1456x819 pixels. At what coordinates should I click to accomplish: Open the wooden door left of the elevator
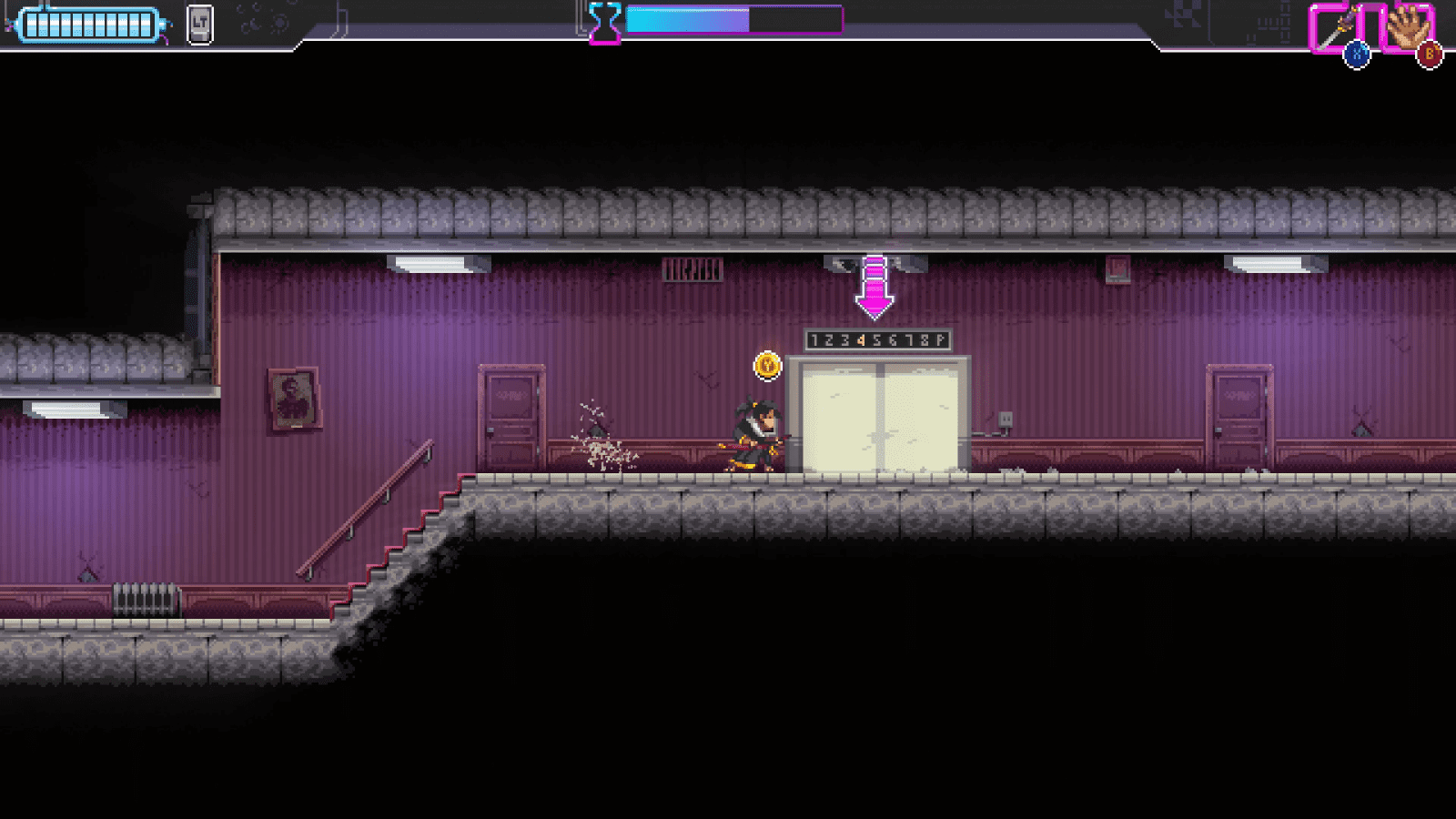click(514, 417)
